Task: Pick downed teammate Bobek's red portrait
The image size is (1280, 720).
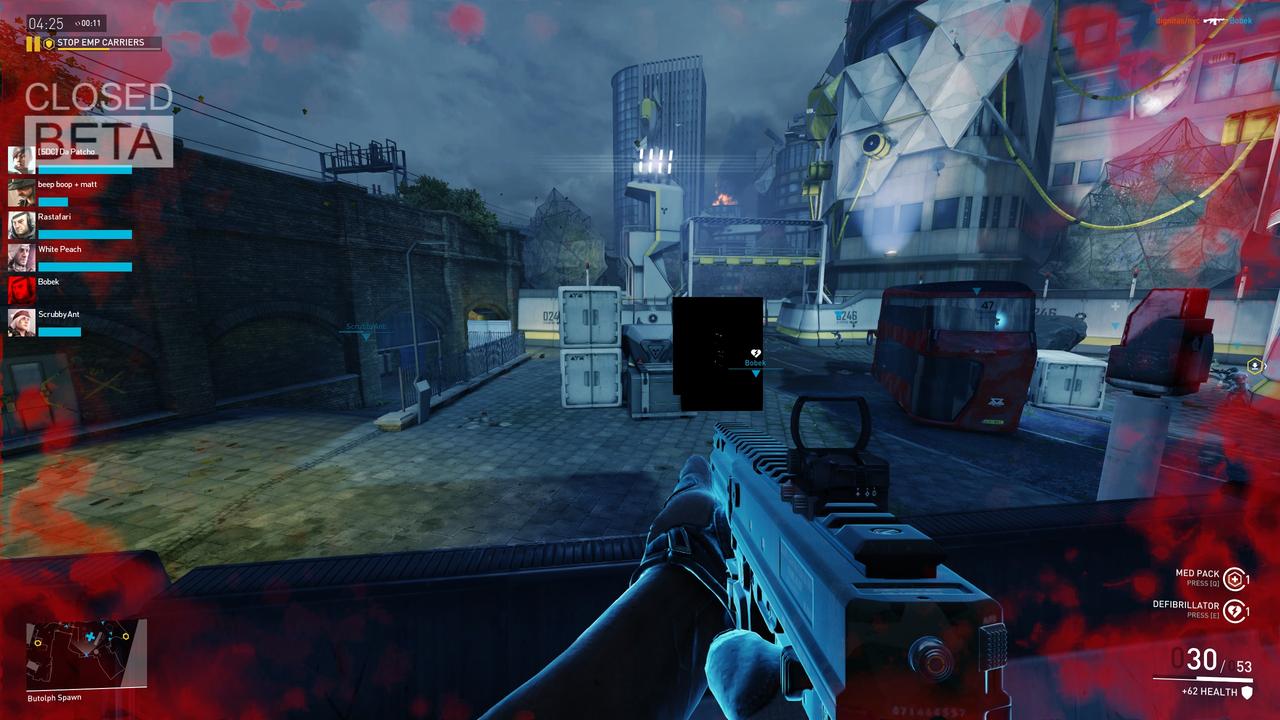Action: point(22,290)
